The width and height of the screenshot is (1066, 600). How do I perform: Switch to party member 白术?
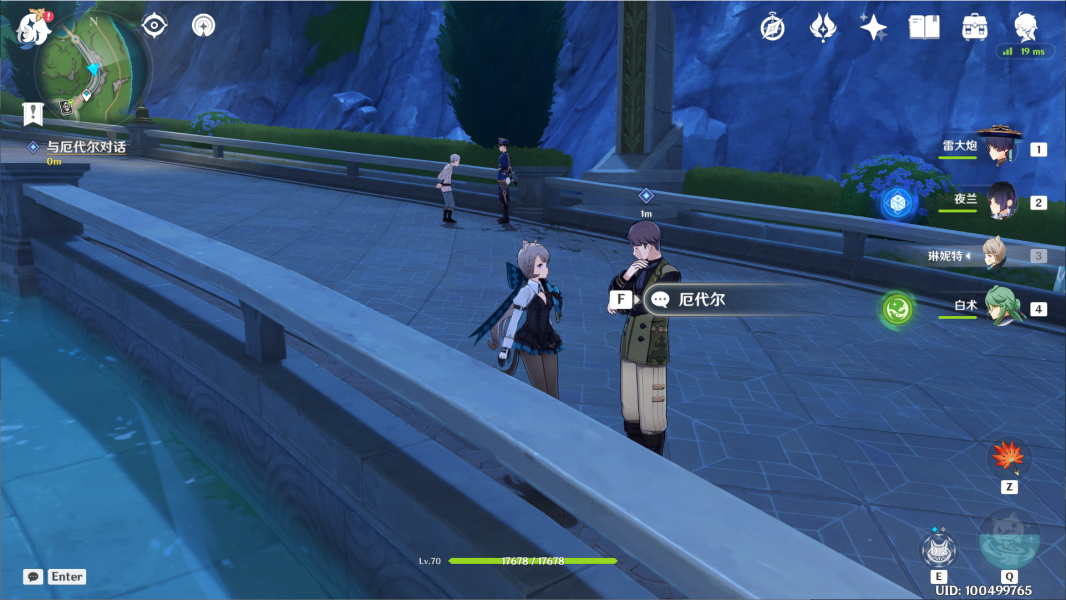point(1000,307)
